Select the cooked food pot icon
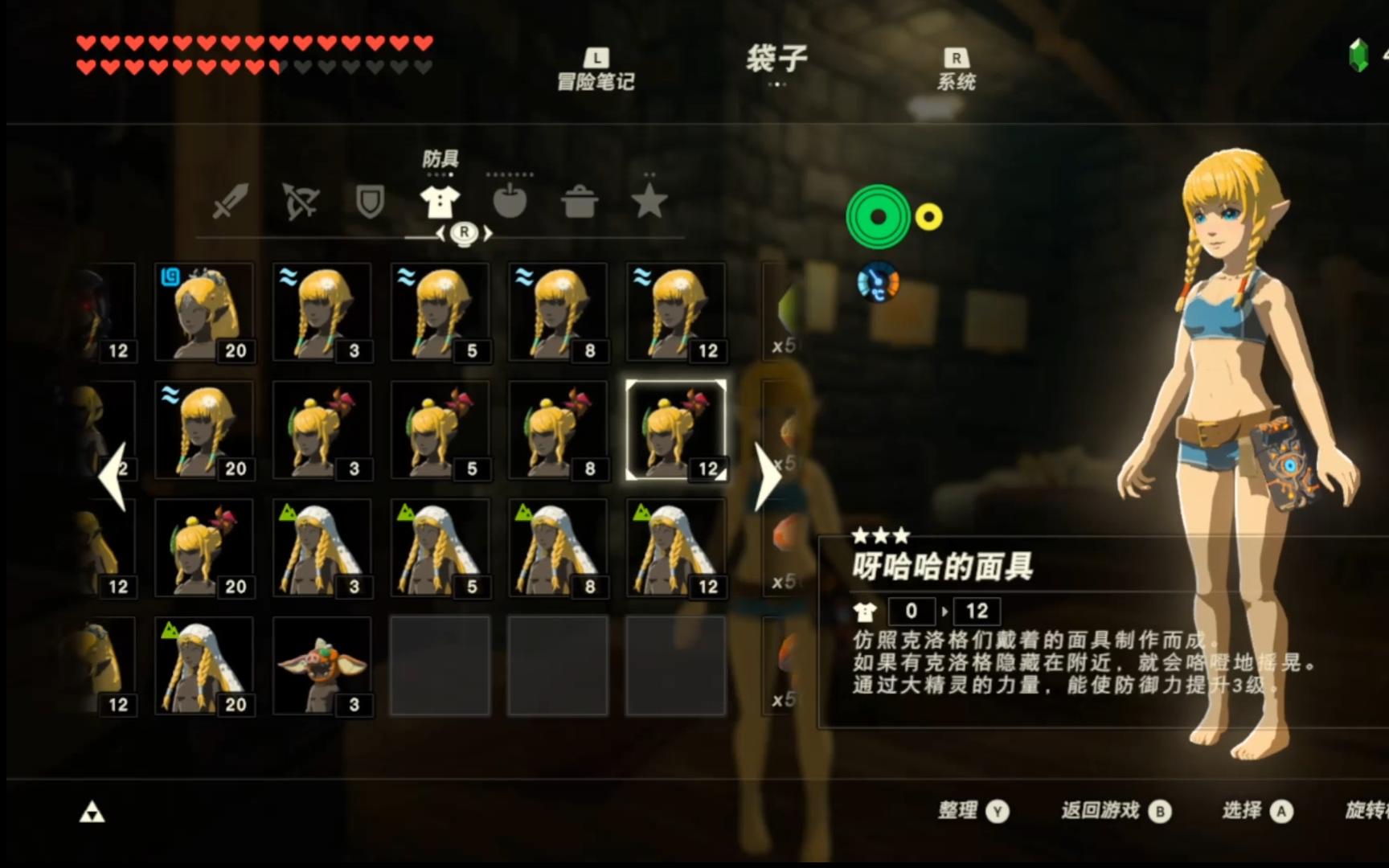Image resolution: width=1389 pixels, height=868 pixels. [x=580, y=203]
